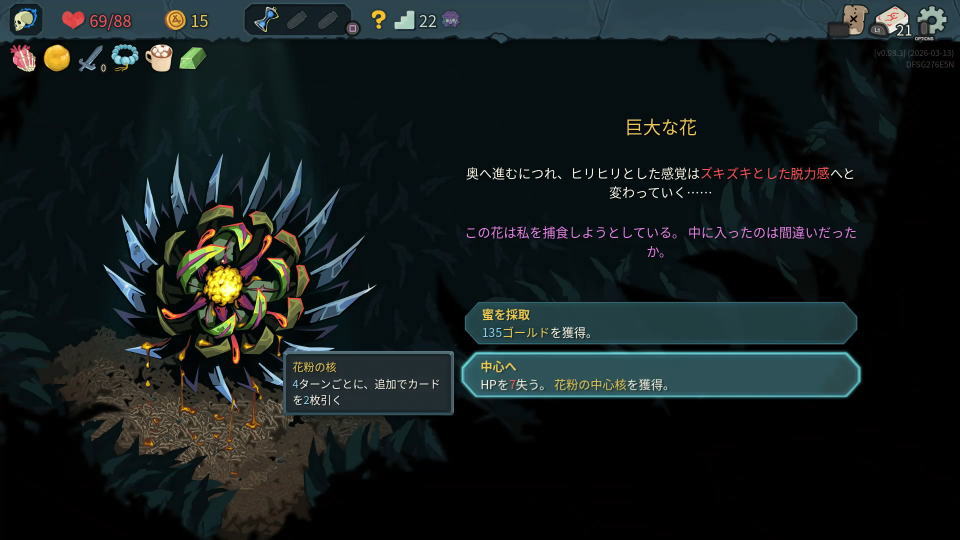Click the skull character portrait
This screenshot has height=540, width=960.
pos(26,20)
